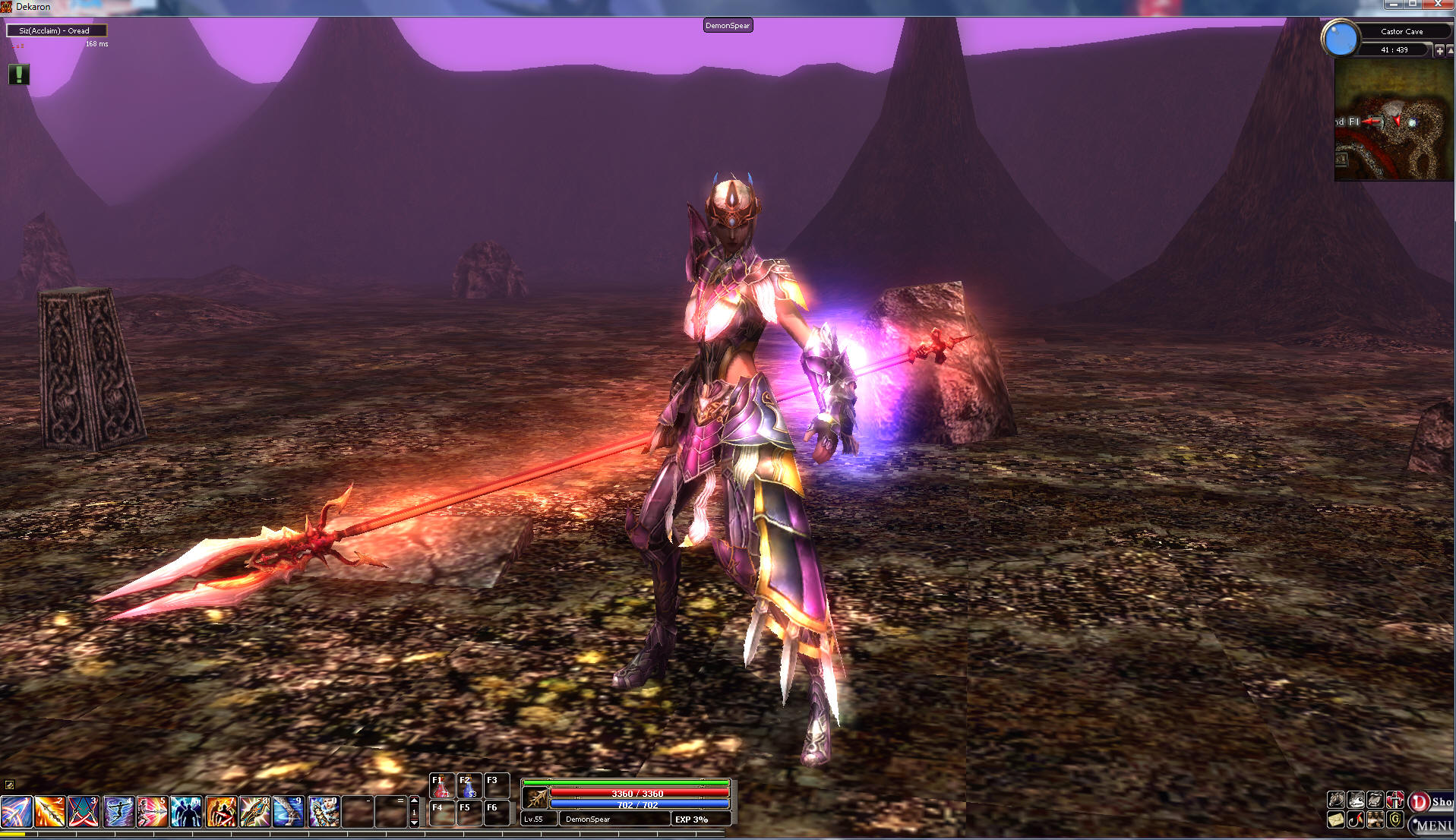Open the mail envelope icon
1456x840 pixels.
[1335, 820]
